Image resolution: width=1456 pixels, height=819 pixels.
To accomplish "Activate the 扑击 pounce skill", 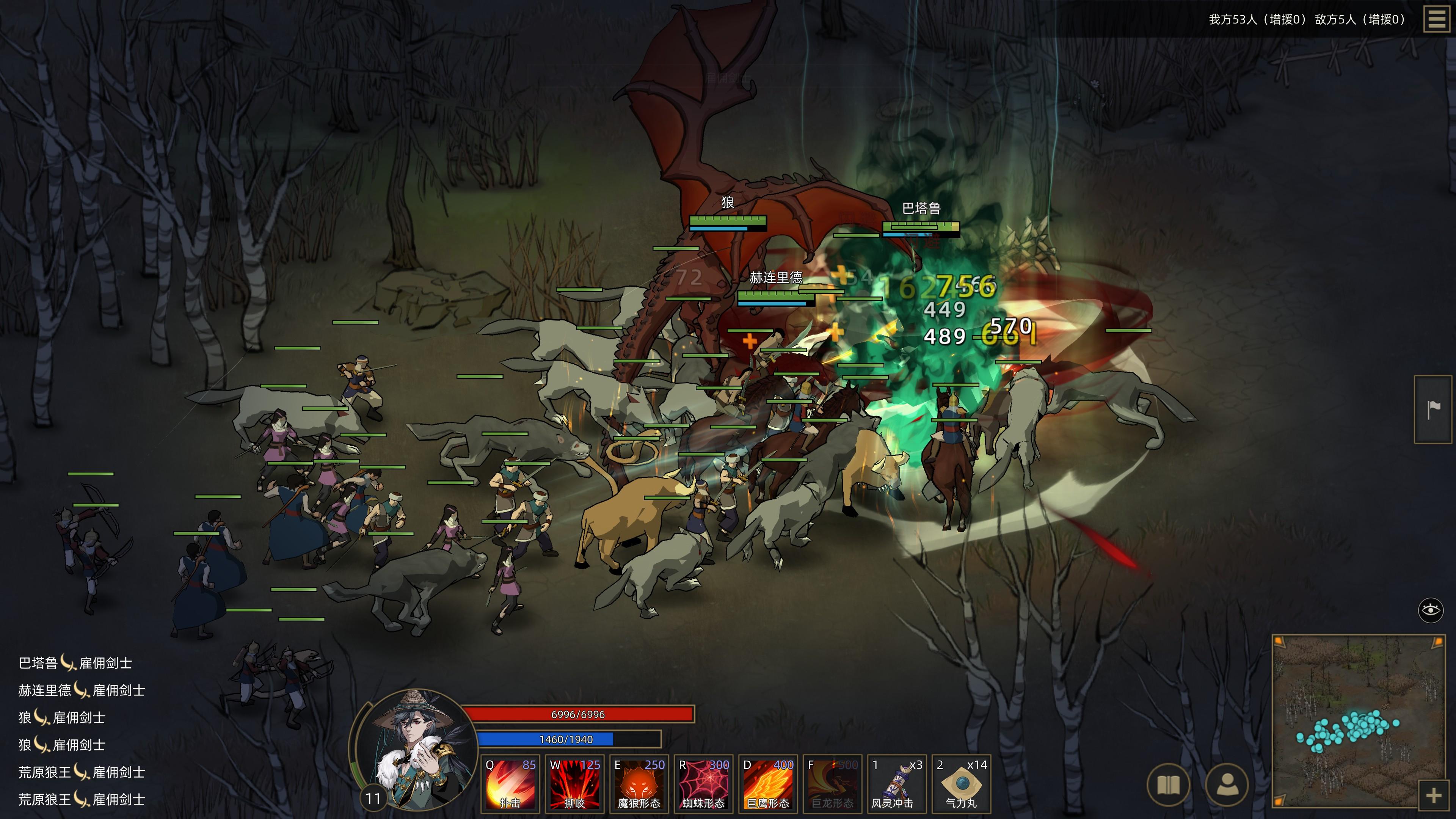I will pyautogui.click(x=510, y=784).
